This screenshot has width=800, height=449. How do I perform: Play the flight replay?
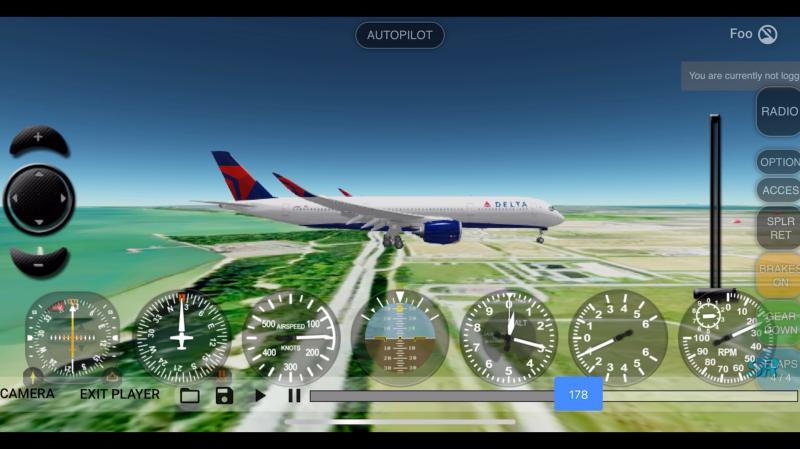(x=260, y=395)
